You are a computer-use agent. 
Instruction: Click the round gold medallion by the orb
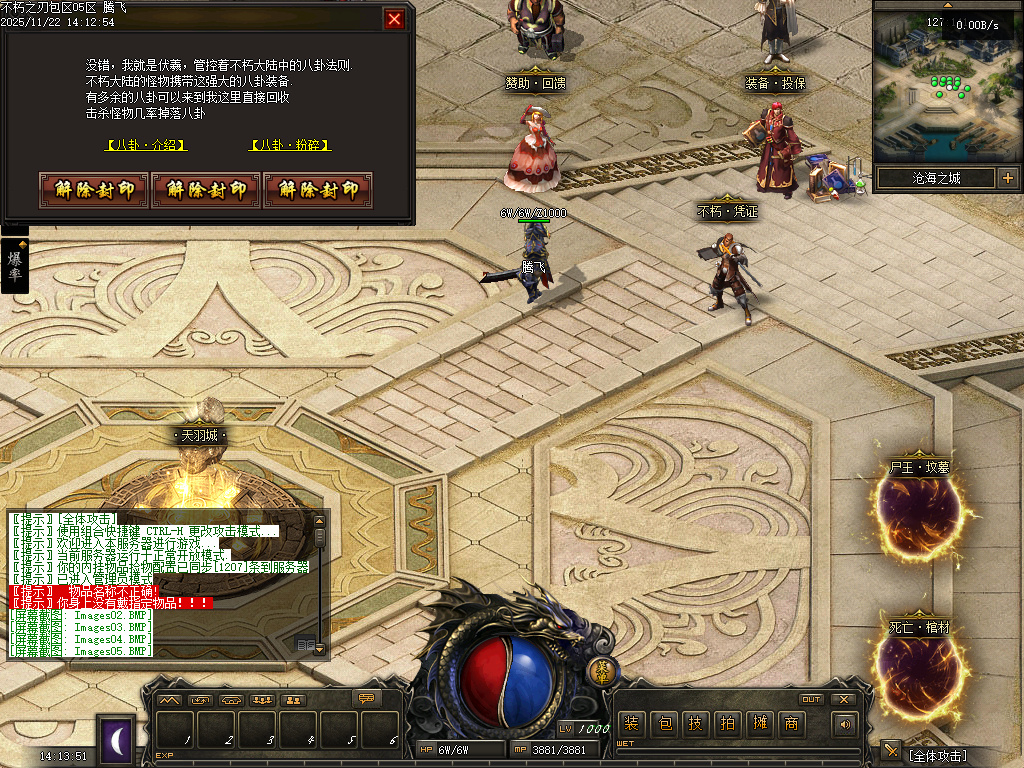[x=601, y=671]
